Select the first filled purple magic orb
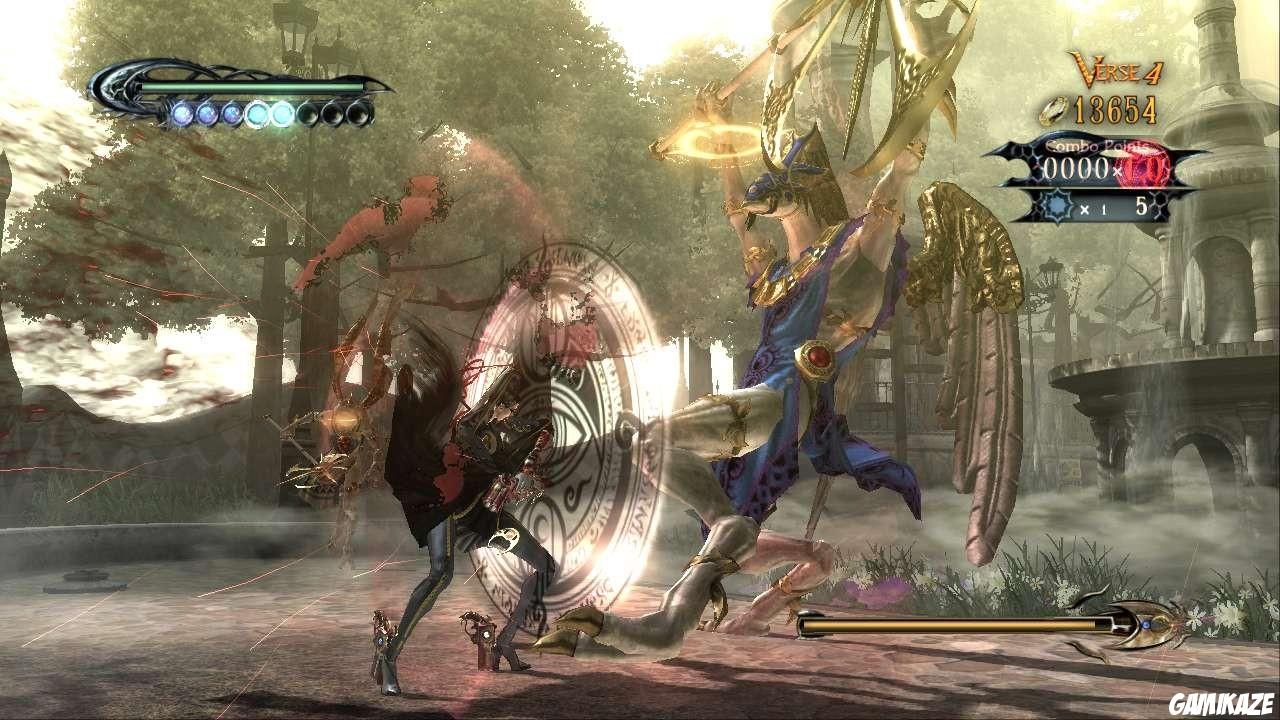The height and width of the screenshot is (720, 1280). click(x=184, y=114)
